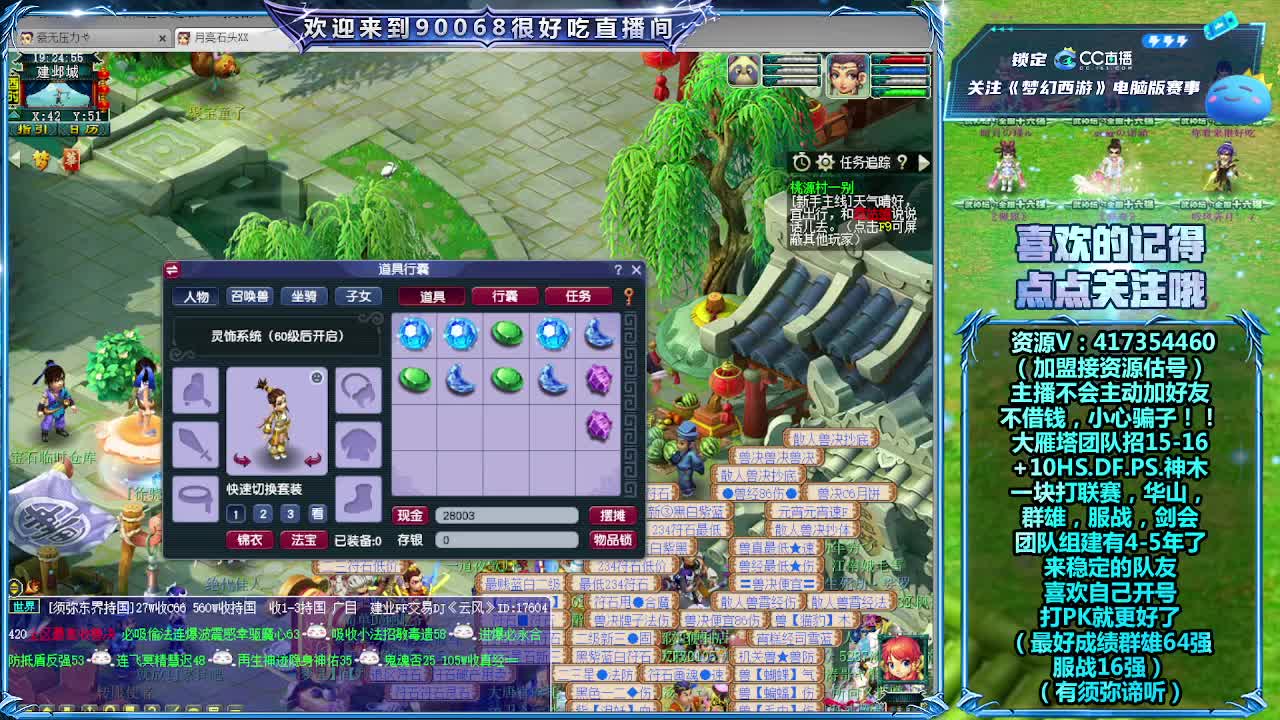Enable the 物品锁 item lock
This screenshot has width=1280, height=720.
613,540
